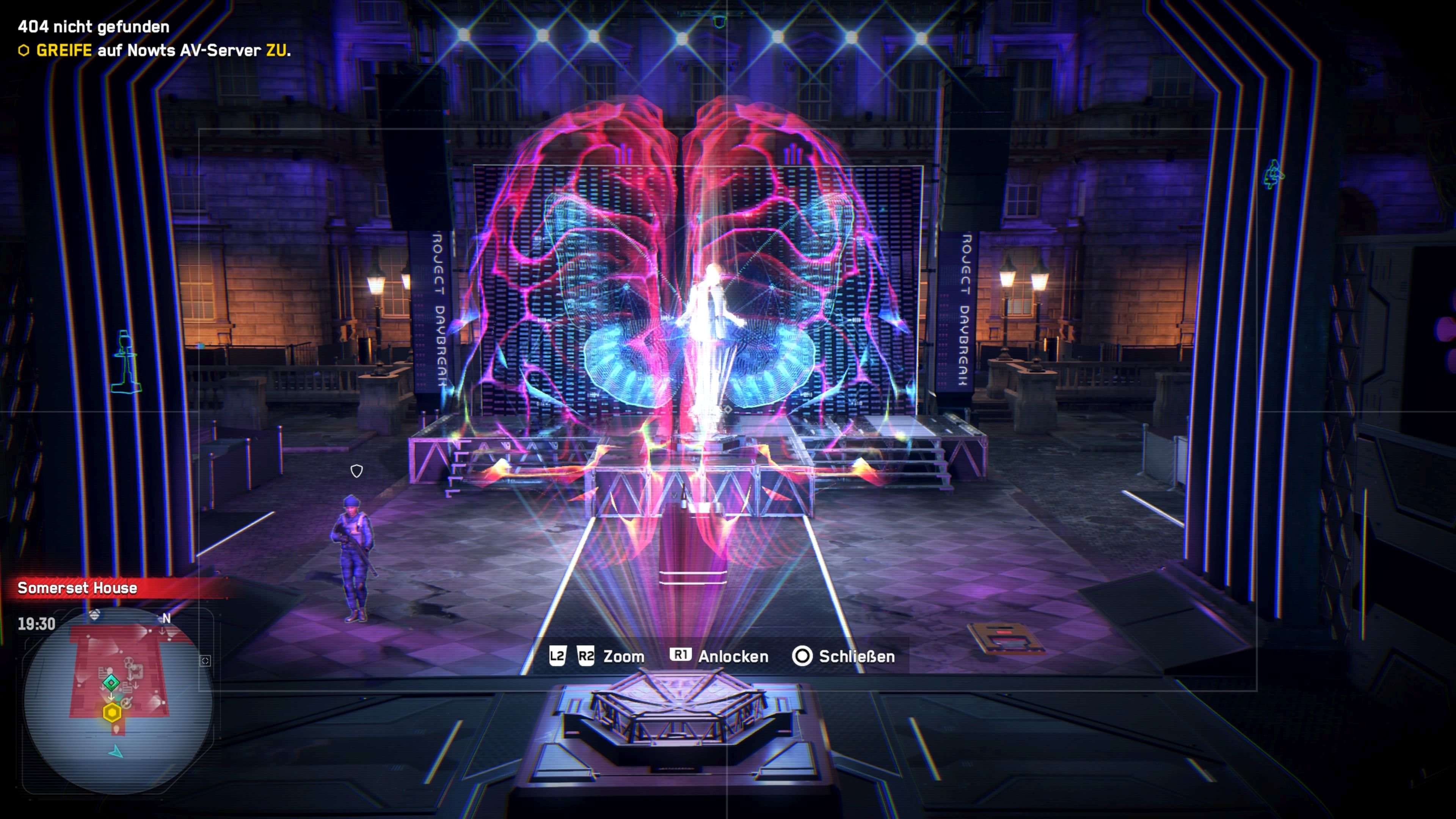1456x819 pixels.
Task: Click the Schließen label to close camera view
Action: 856,656
